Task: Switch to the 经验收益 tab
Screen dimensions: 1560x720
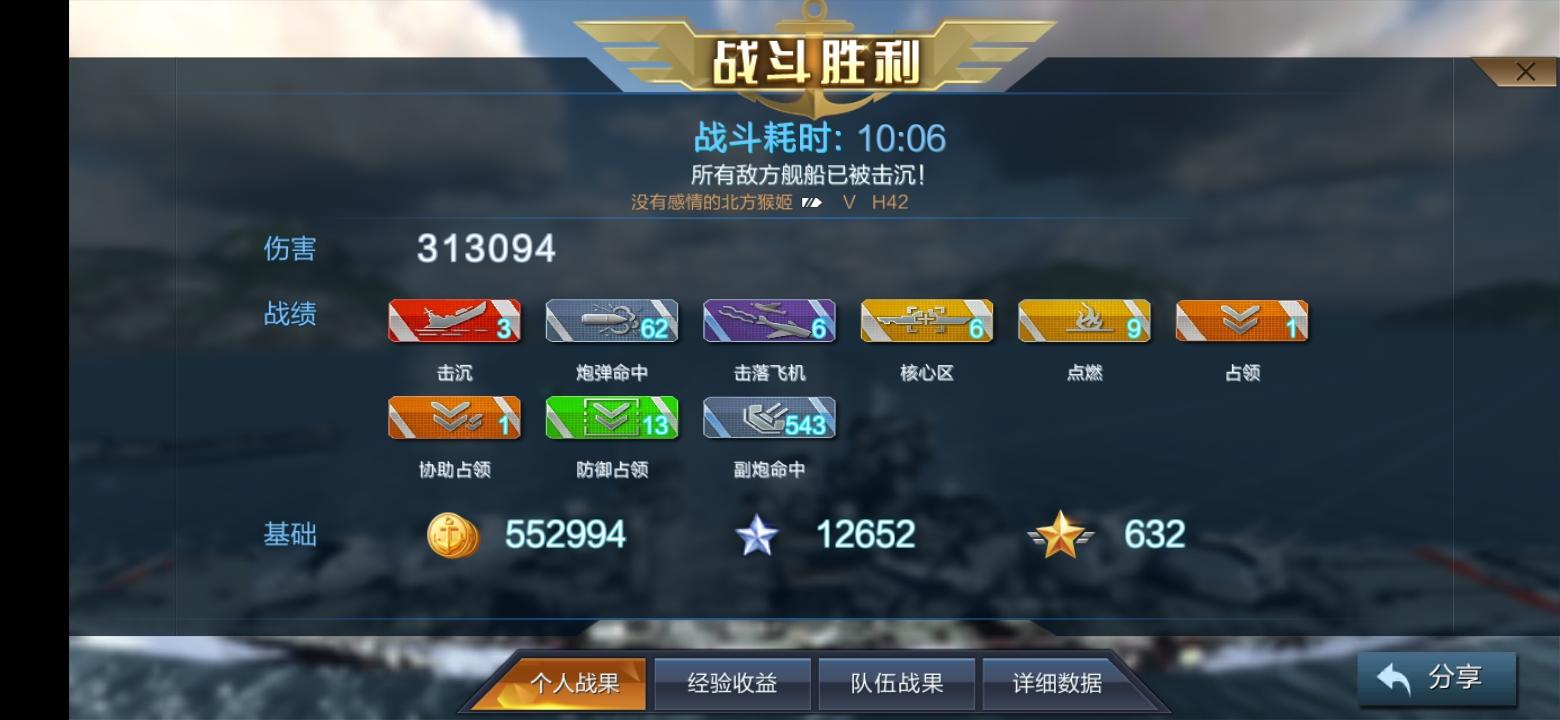Action: (733, 683)
